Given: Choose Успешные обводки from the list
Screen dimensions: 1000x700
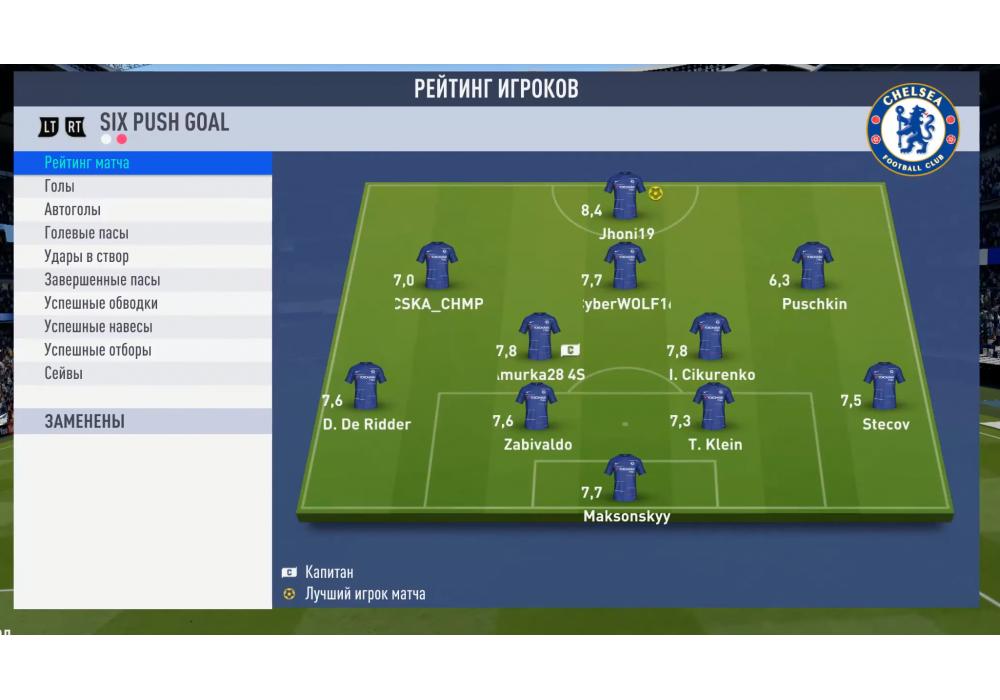Looking at the screenshot, I should click(x=142, y=303).
